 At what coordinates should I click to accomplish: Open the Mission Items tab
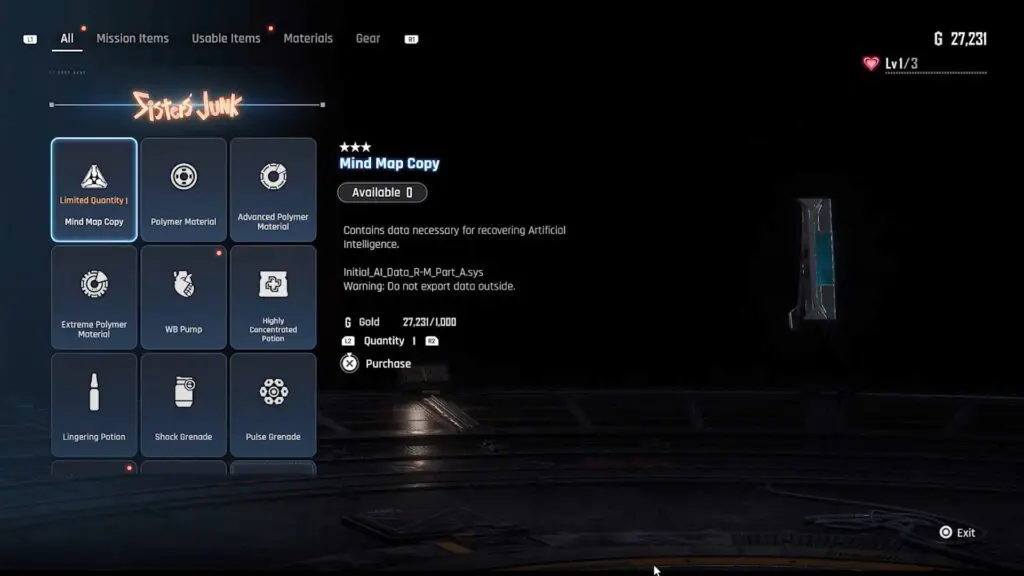tap(132, 39)
